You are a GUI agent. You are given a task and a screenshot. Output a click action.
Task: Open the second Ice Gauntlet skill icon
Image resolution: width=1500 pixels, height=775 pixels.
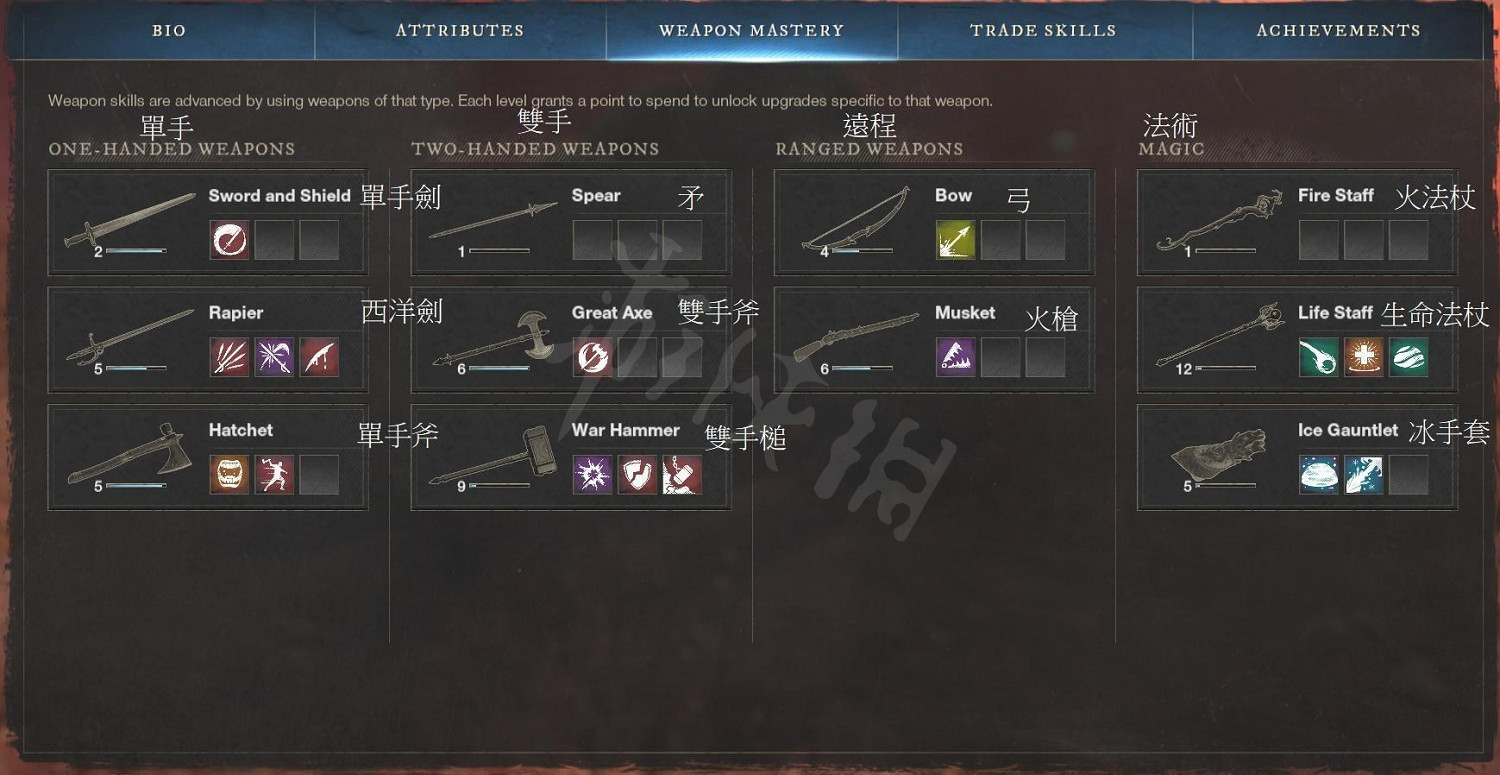click(1364, 474)
